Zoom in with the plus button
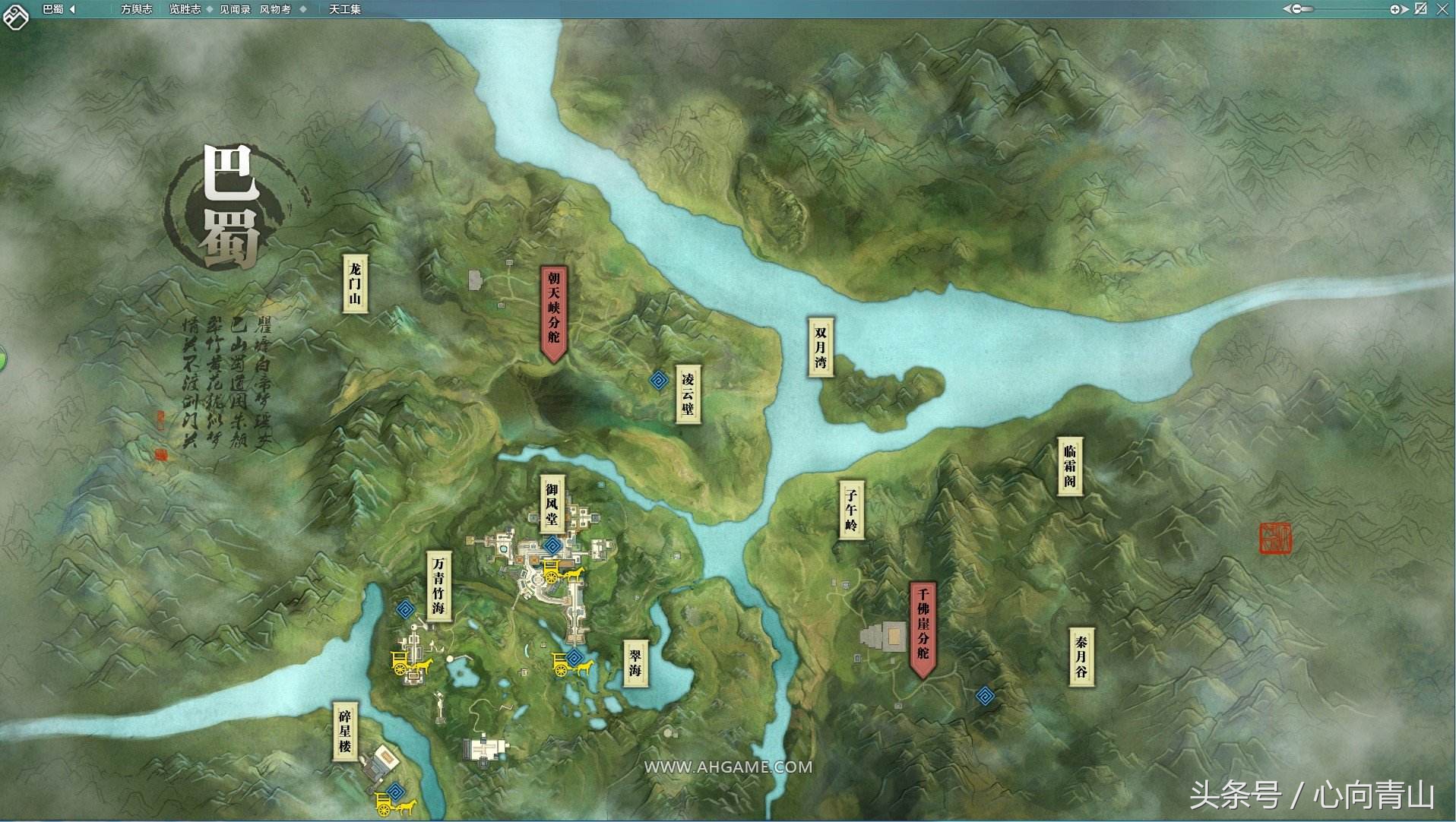Viewport: 1456px width, 822px height. [1395, 9]
